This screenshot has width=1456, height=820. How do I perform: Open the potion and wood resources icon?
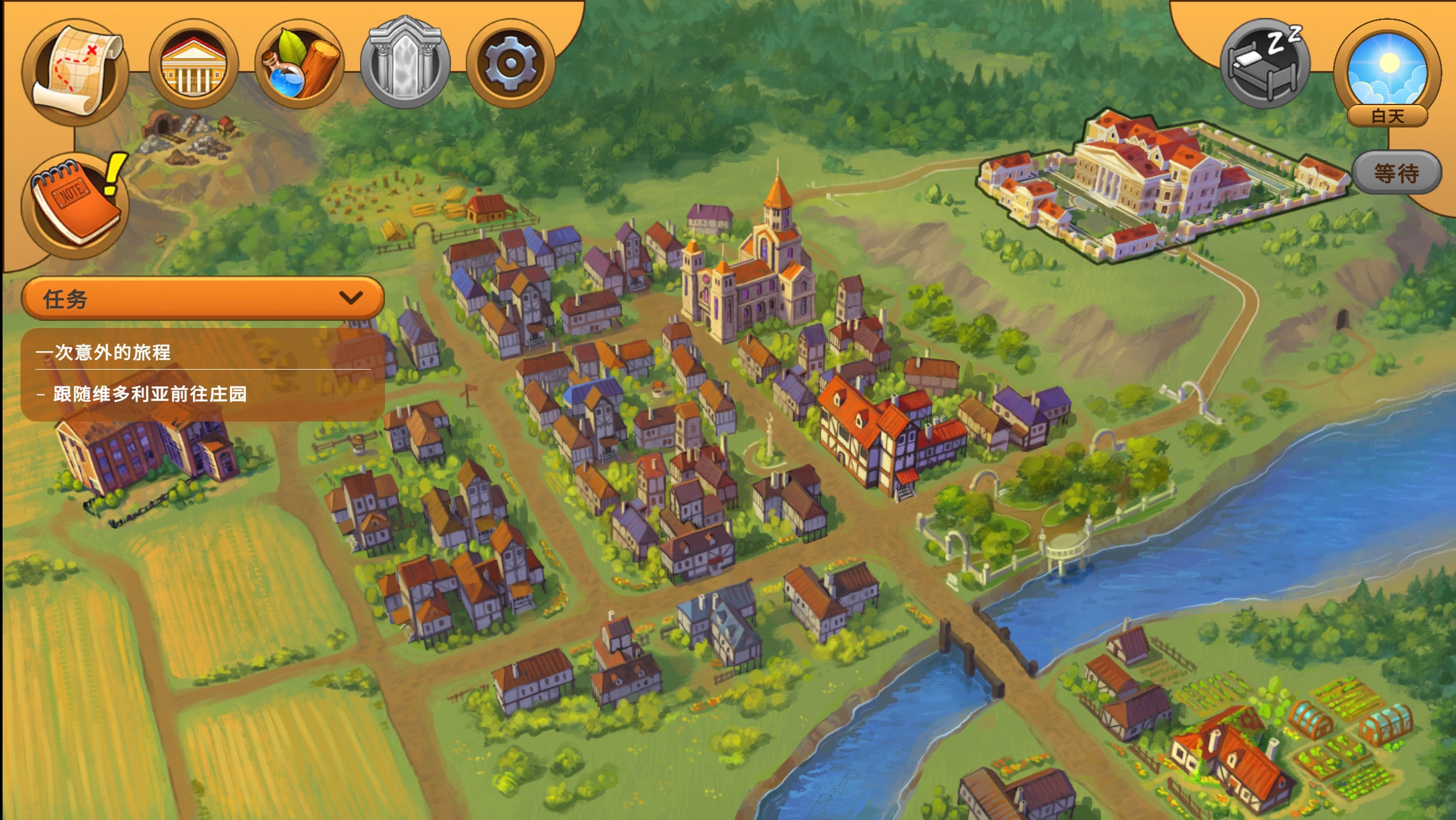[300, 65]
